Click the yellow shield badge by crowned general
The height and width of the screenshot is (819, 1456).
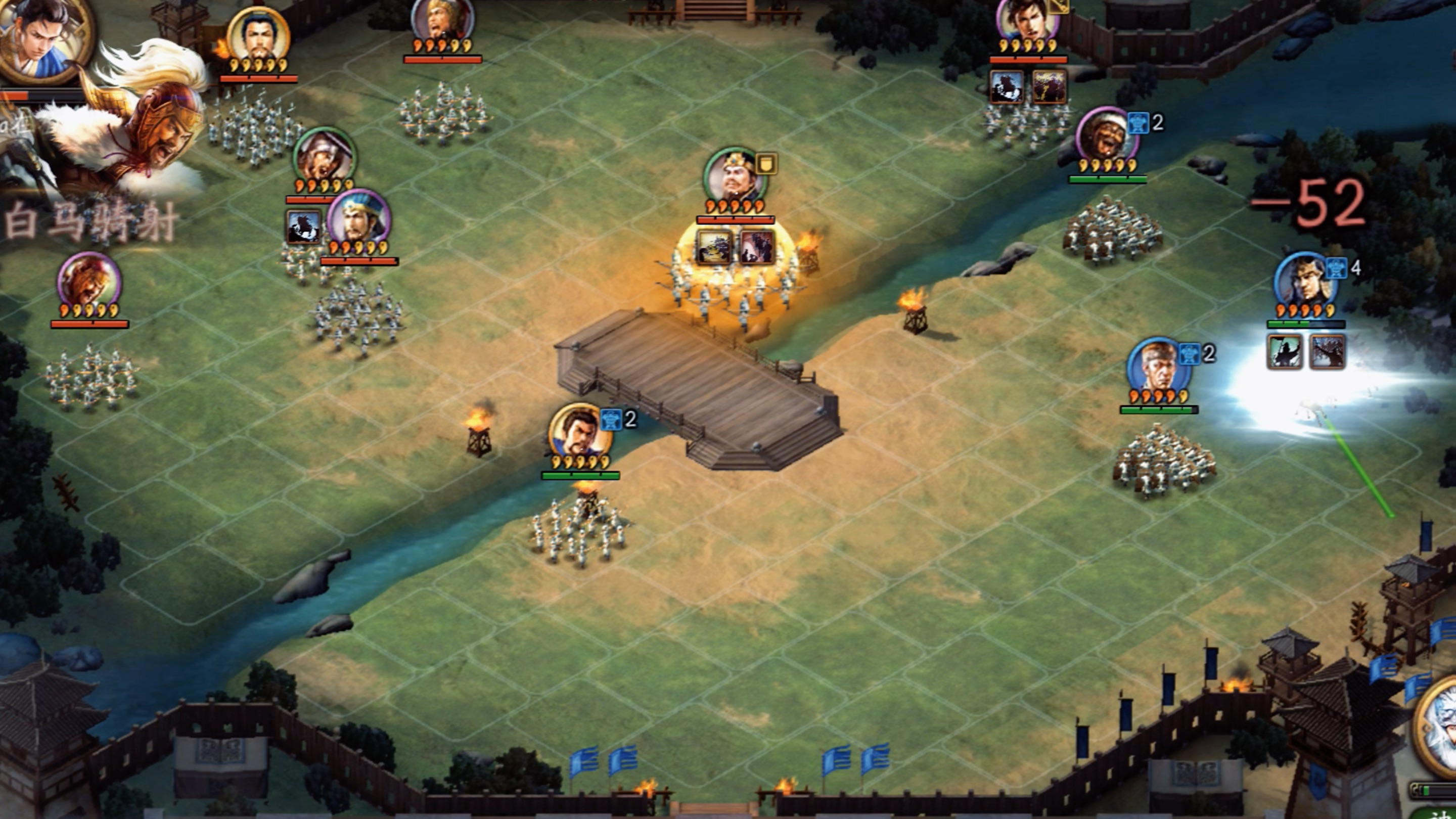coord(766,164)
